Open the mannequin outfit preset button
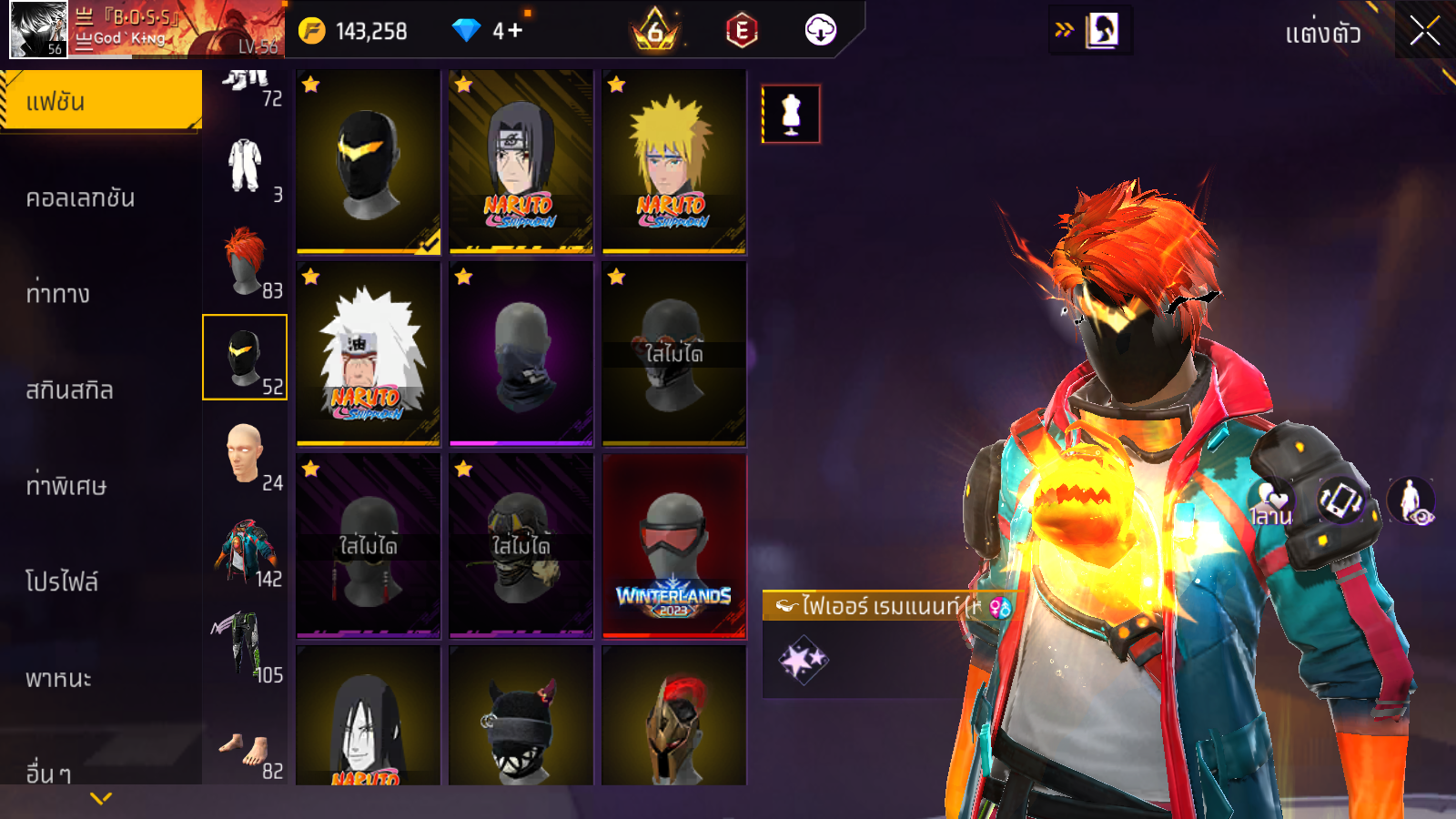 pos(791,114)
